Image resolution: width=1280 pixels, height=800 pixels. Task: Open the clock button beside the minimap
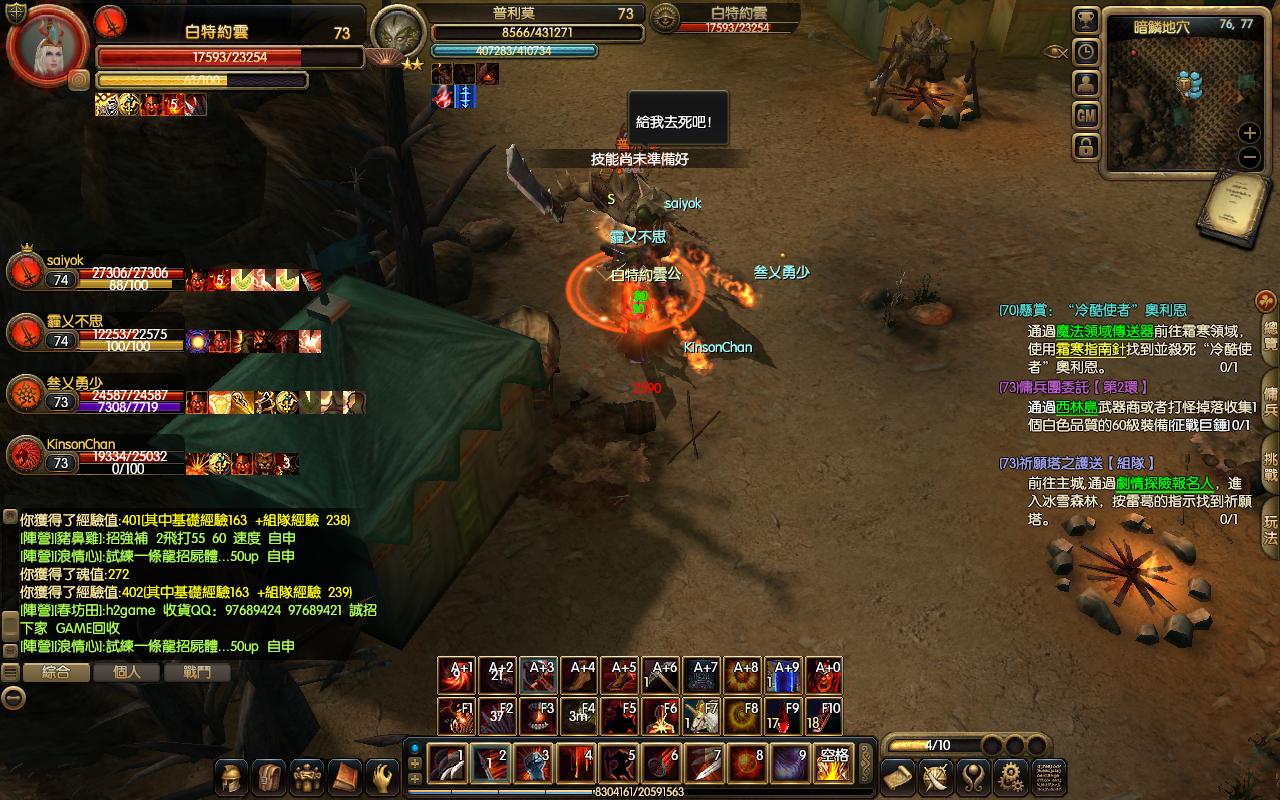click(x=1086, y=52)
